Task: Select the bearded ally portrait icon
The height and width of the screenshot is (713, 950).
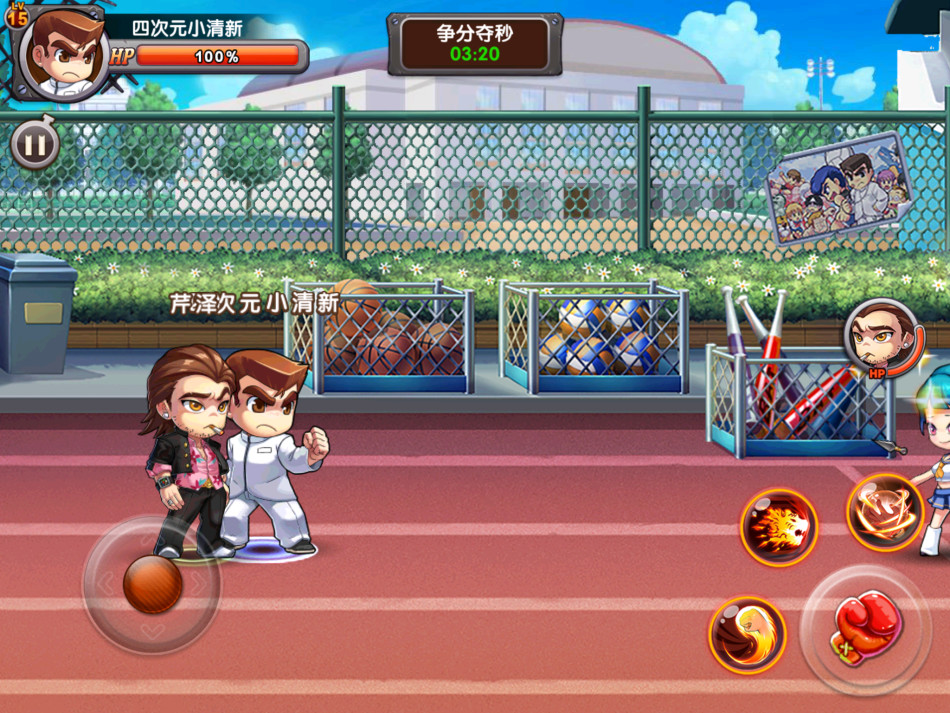Action: 881,336
